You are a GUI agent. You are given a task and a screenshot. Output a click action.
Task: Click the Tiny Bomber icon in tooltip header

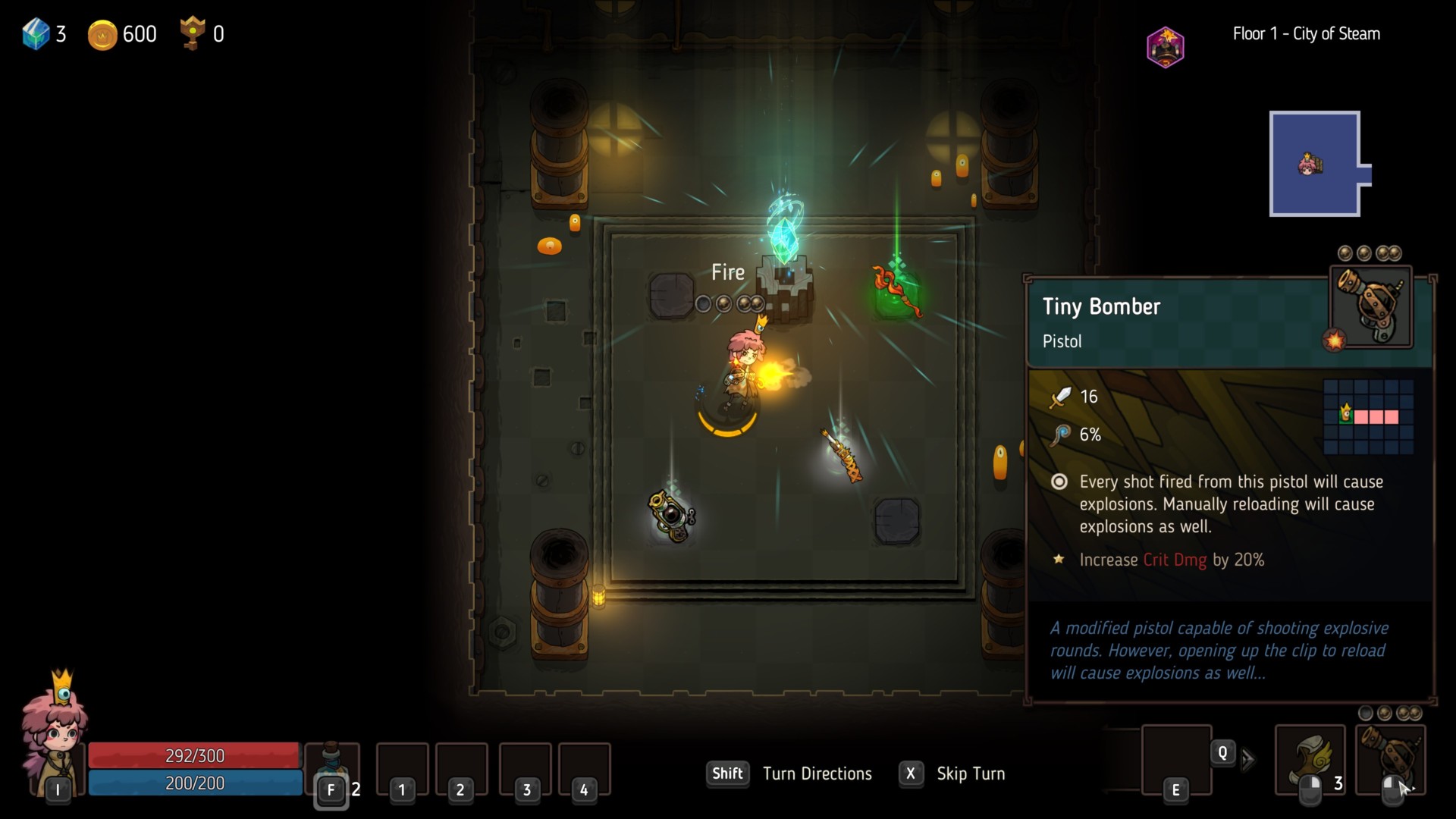point(1371,307)
